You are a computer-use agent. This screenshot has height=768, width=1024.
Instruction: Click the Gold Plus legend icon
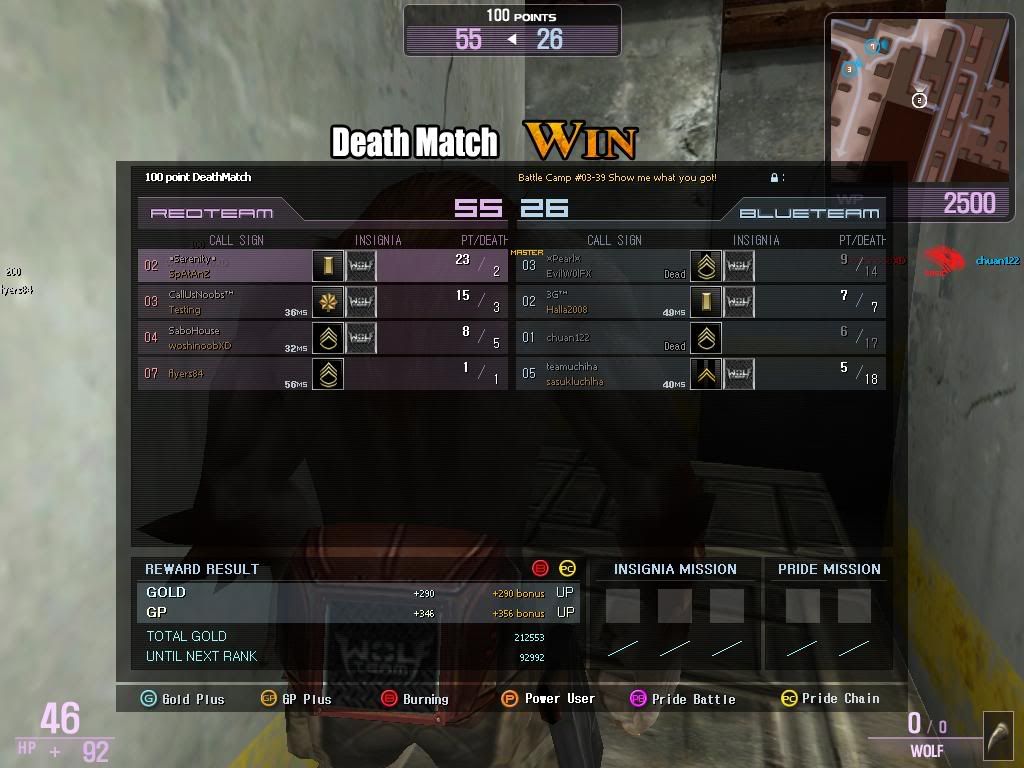point(149,699)
